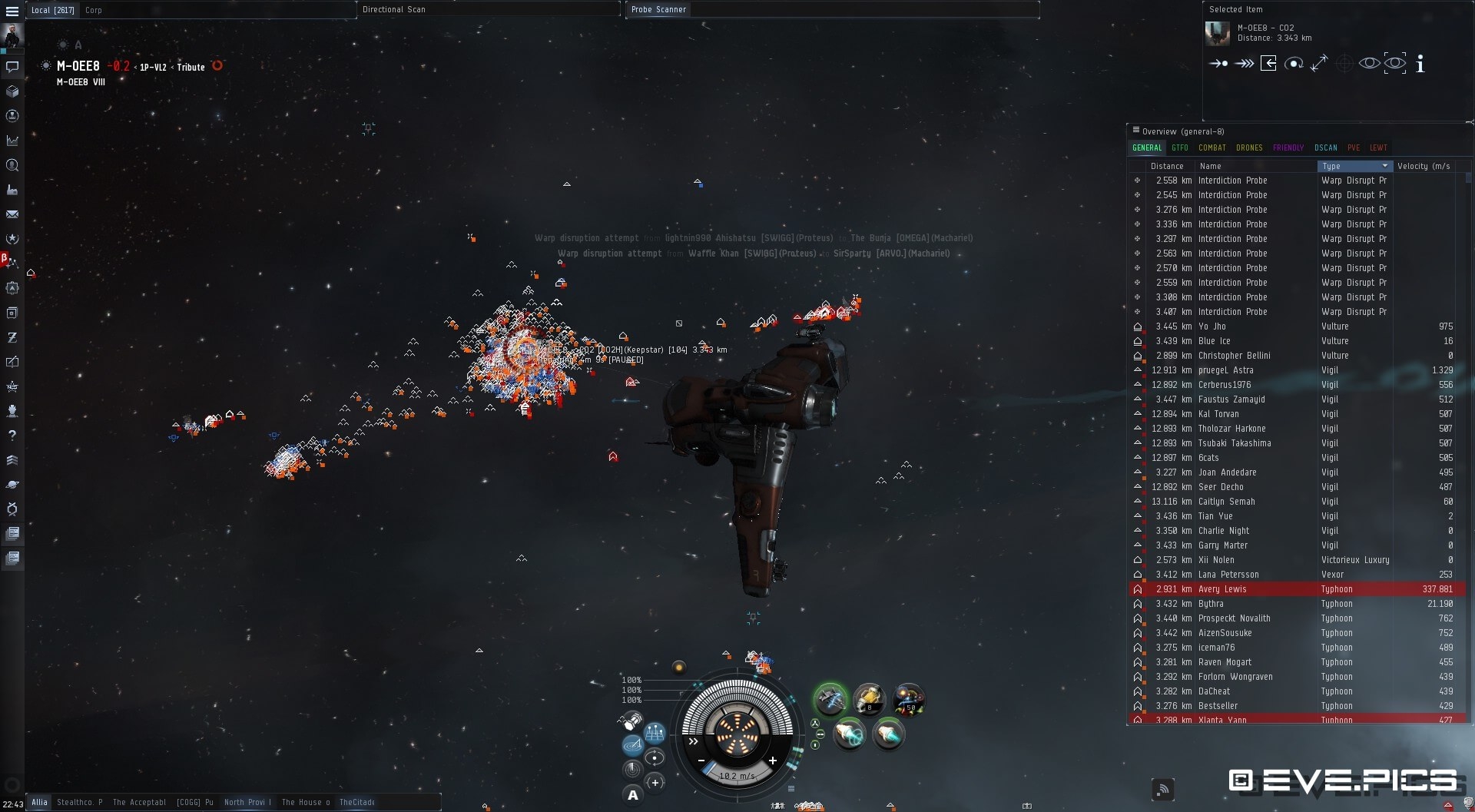Choose the DRONES overview tab

[x=1249, y=147]
